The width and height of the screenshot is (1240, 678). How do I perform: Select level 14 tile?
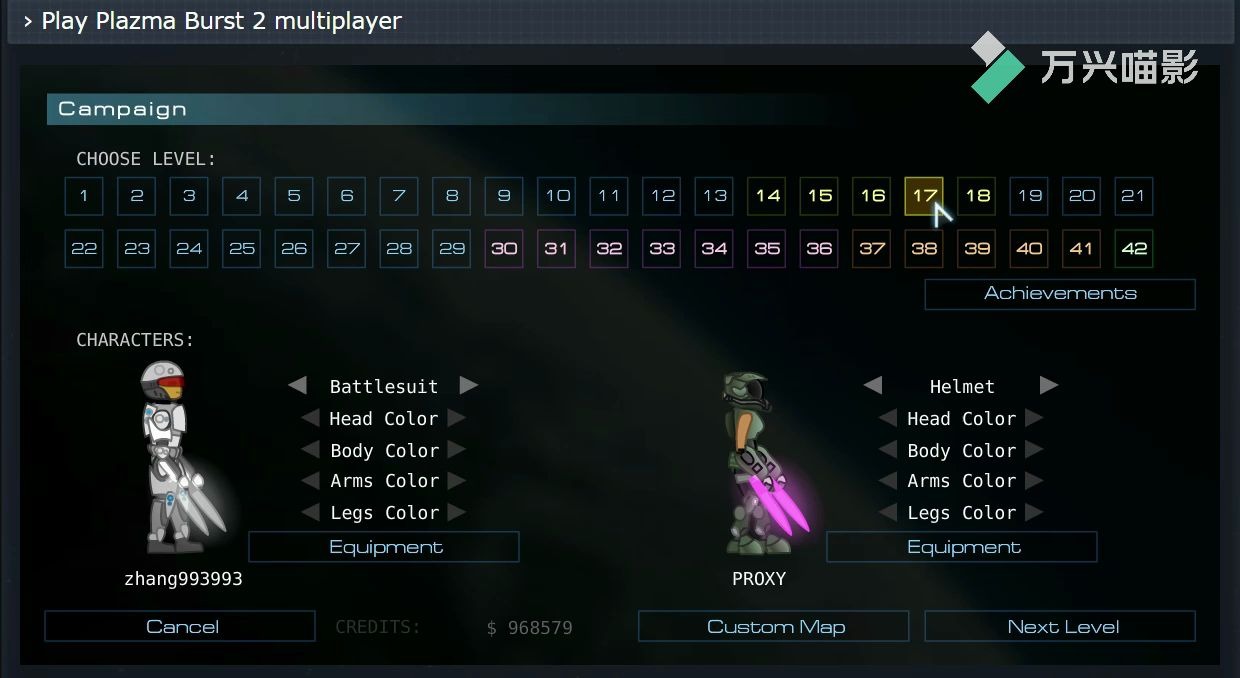click(x=767, y=196)
